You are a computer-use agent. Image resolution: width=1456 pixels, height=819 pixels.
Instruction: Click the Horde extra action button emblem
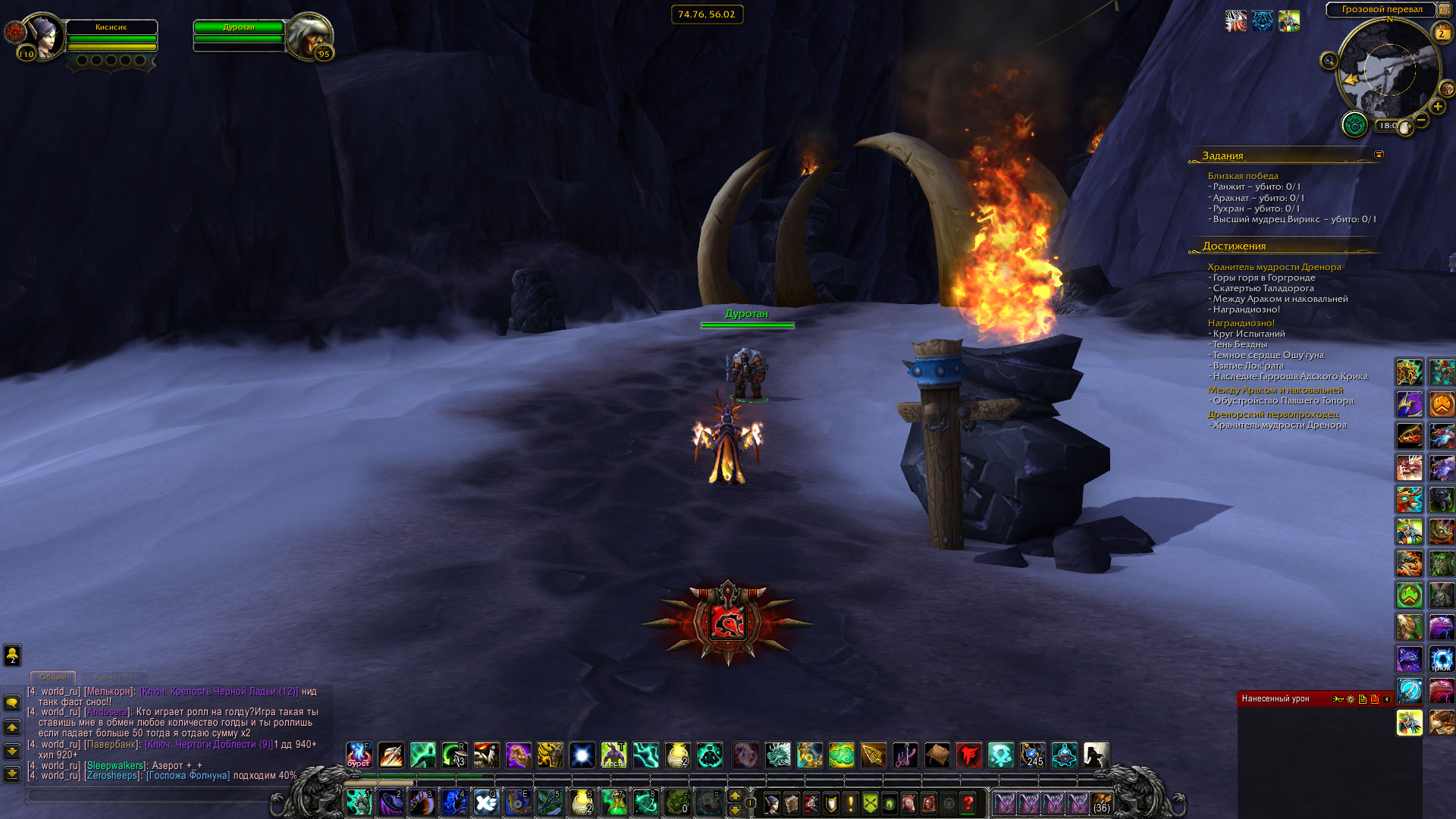click(x=728, y=623)
